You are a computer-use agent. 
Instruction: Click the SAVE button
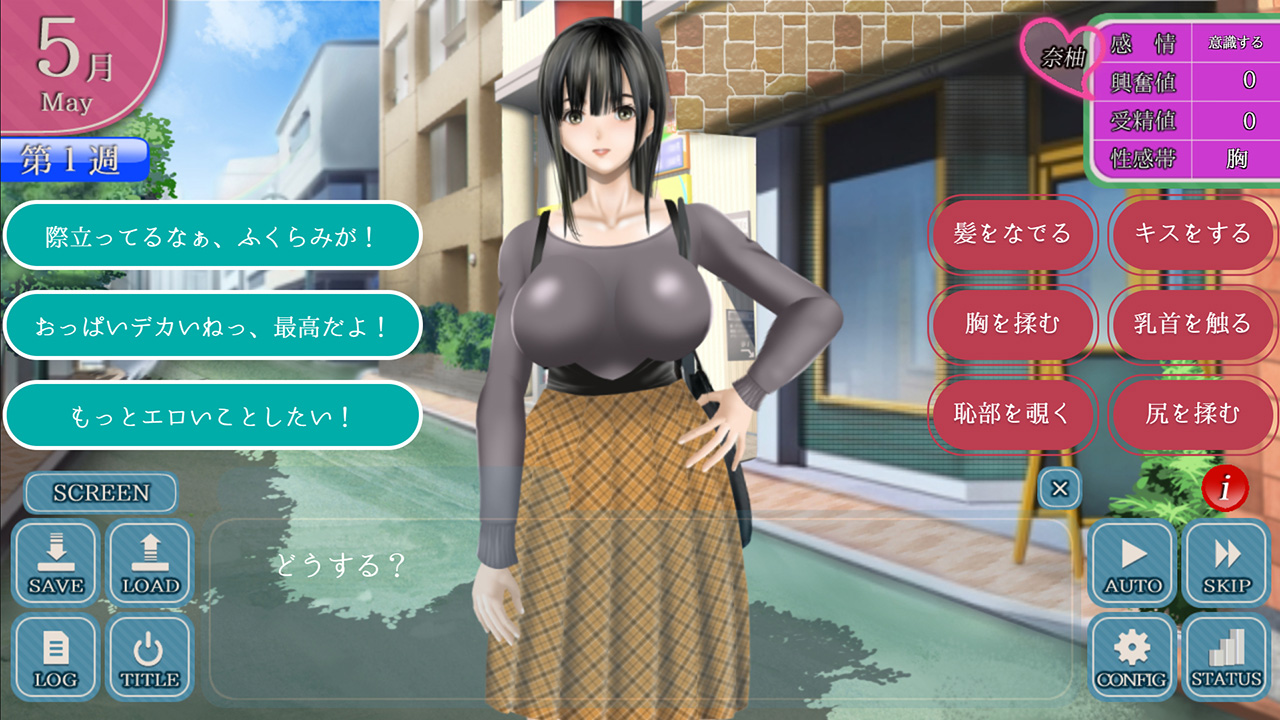click(x=56, y=562)
